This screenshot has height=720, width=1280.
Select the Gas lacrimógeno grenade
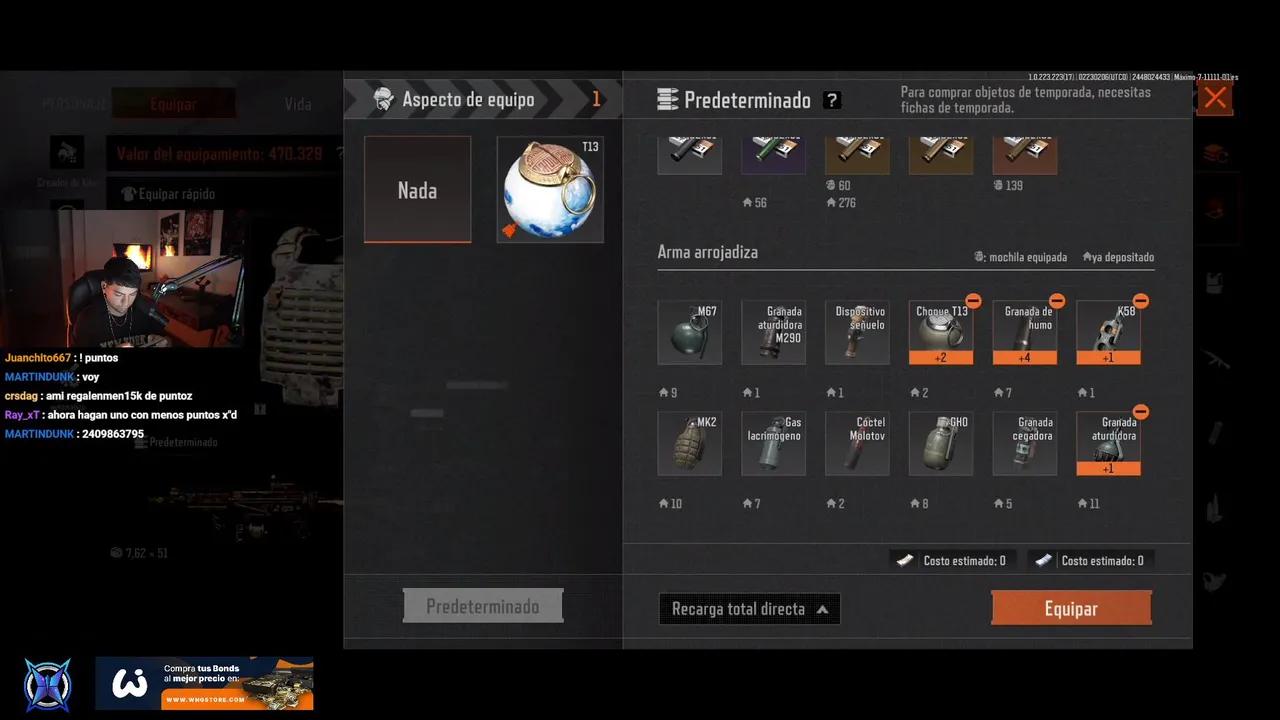point(773,442)
